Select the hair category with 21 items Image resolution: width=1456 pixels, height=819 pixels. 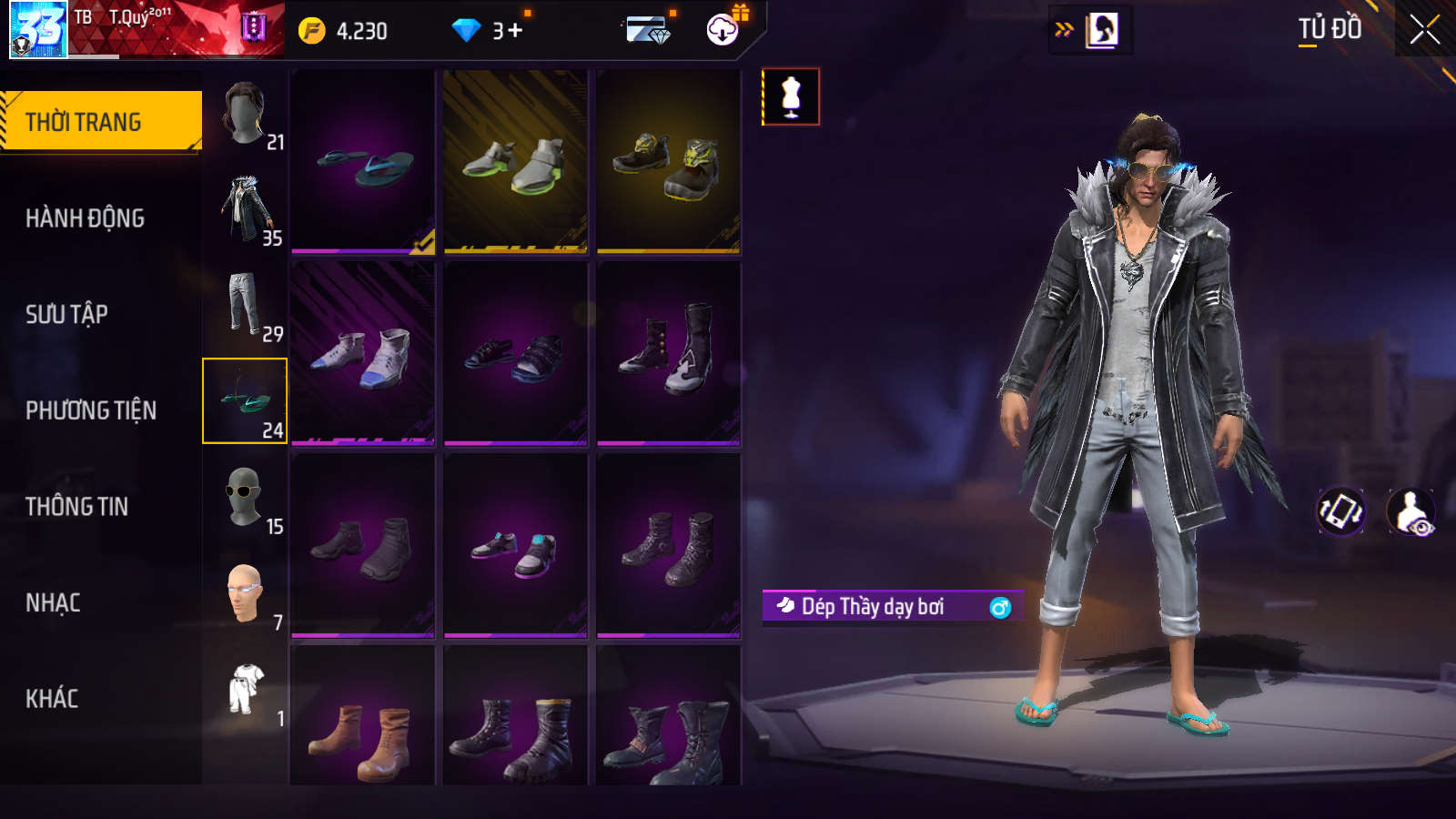(x=246, y=114)
